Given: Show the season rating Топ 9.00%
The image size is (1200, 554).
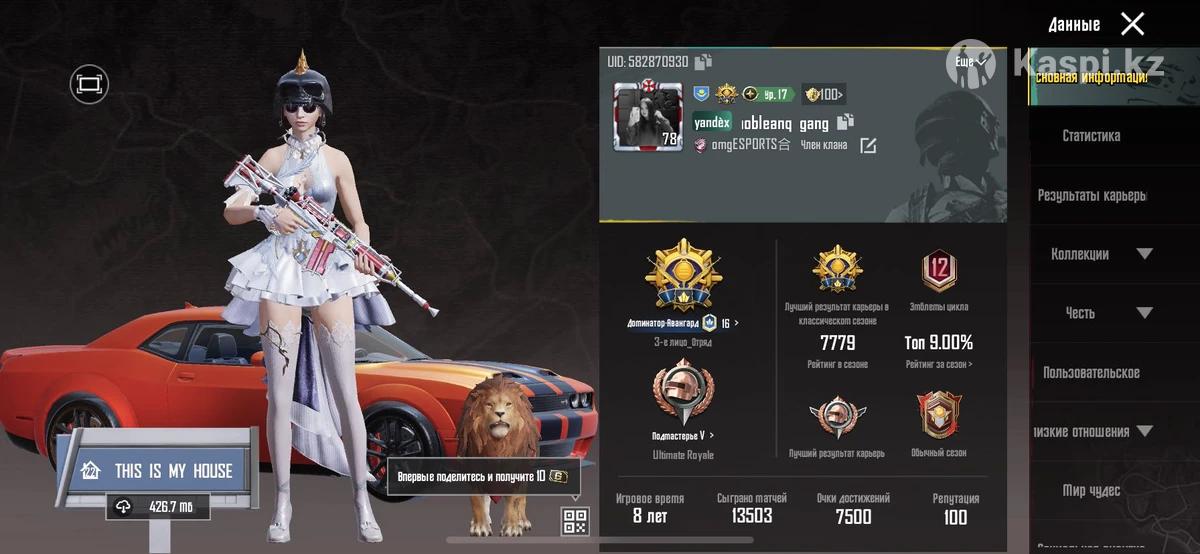Looking at the screenshot, I should pyautogui.click(x=938, y=343).
